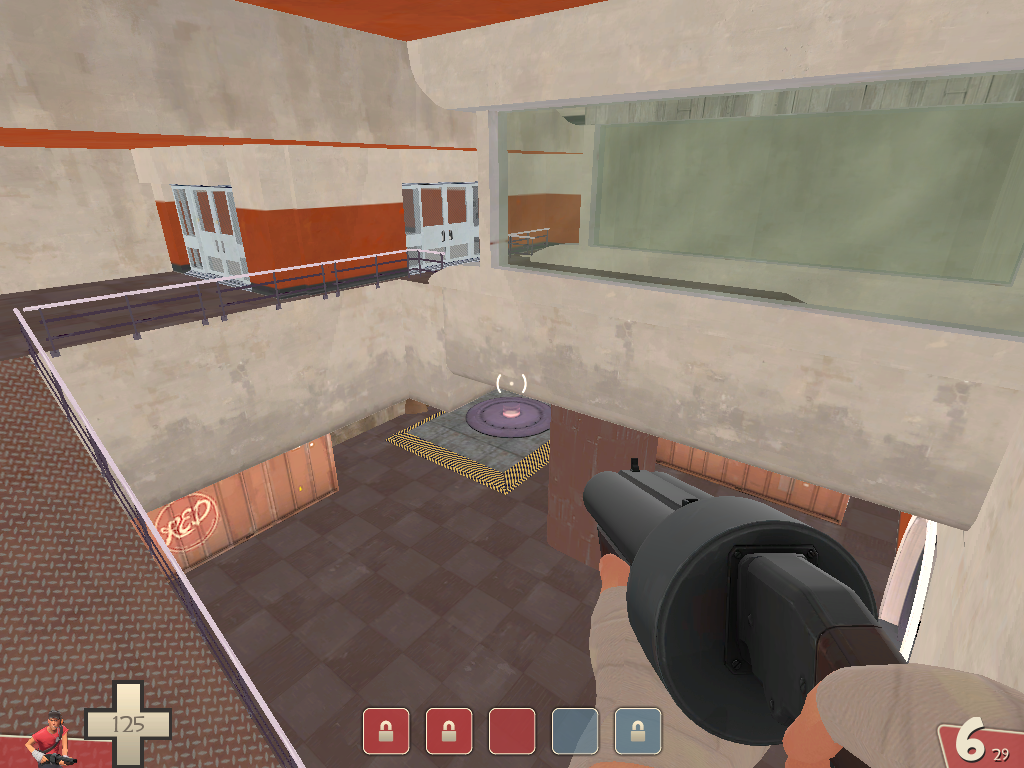
Task: Select the unlocked blue control point icon
Action: tap(575, 731)
